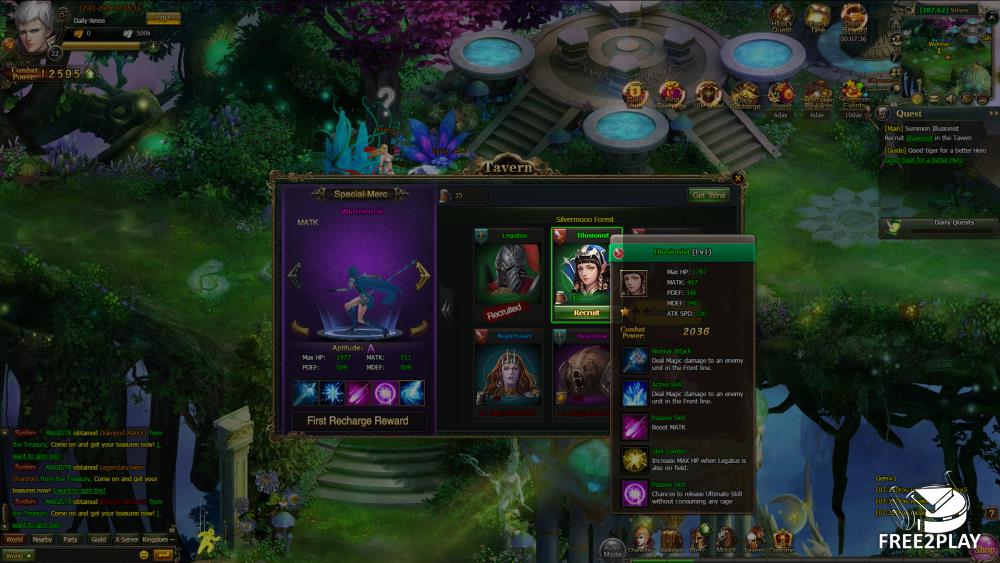This screenshot has height=563, width=1000.
Task: Close the Tavern window
Action: pos(738,178)
